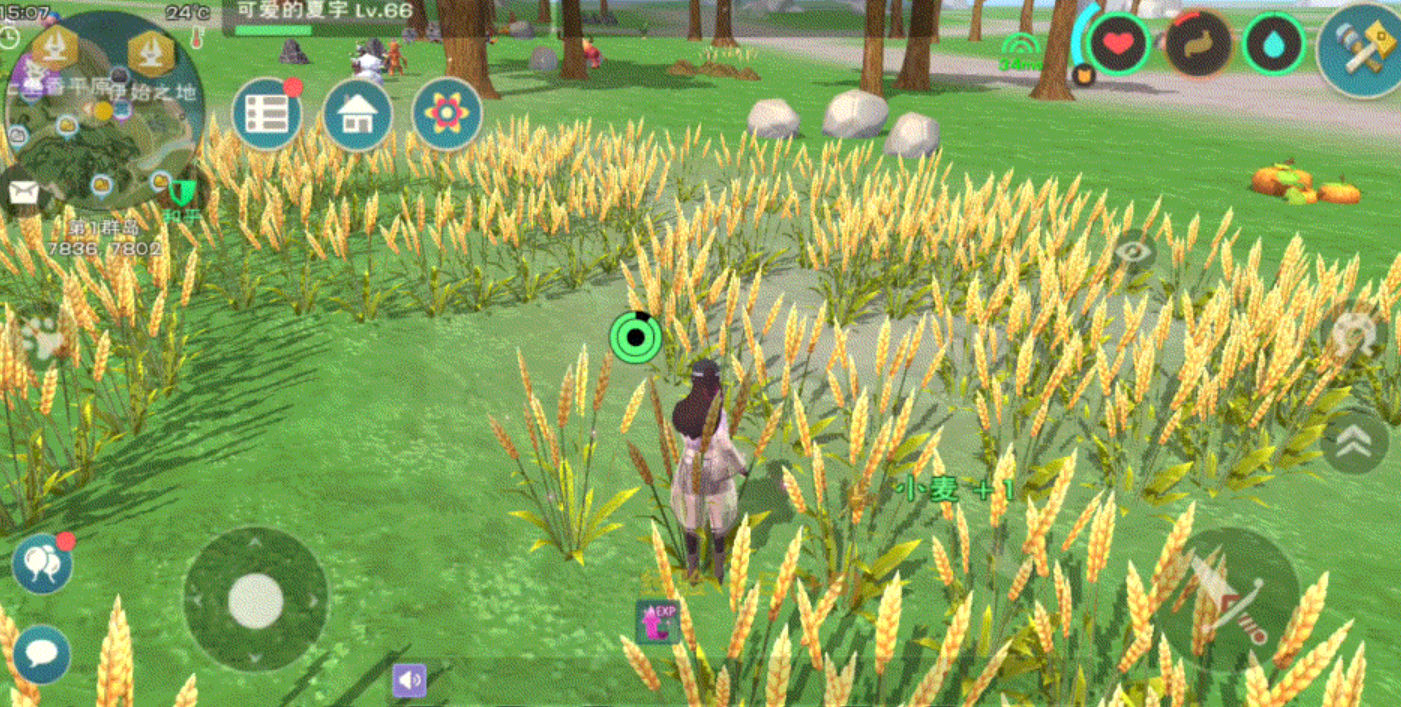Open the flower icon menu
Viewport: 1401px width, 707px height.
(446, 114)
